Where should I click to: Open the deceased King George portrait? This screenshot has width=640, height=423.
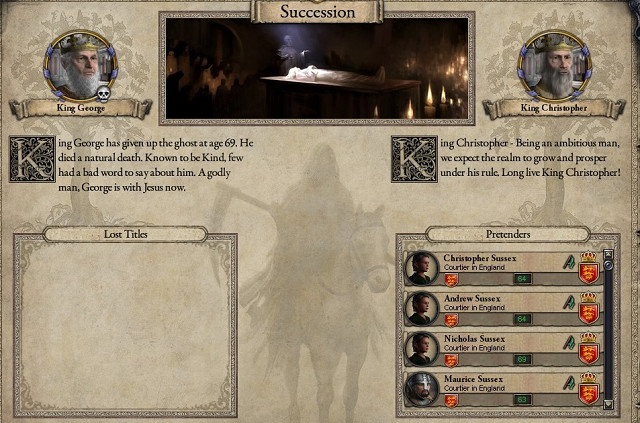click(77, 63)
